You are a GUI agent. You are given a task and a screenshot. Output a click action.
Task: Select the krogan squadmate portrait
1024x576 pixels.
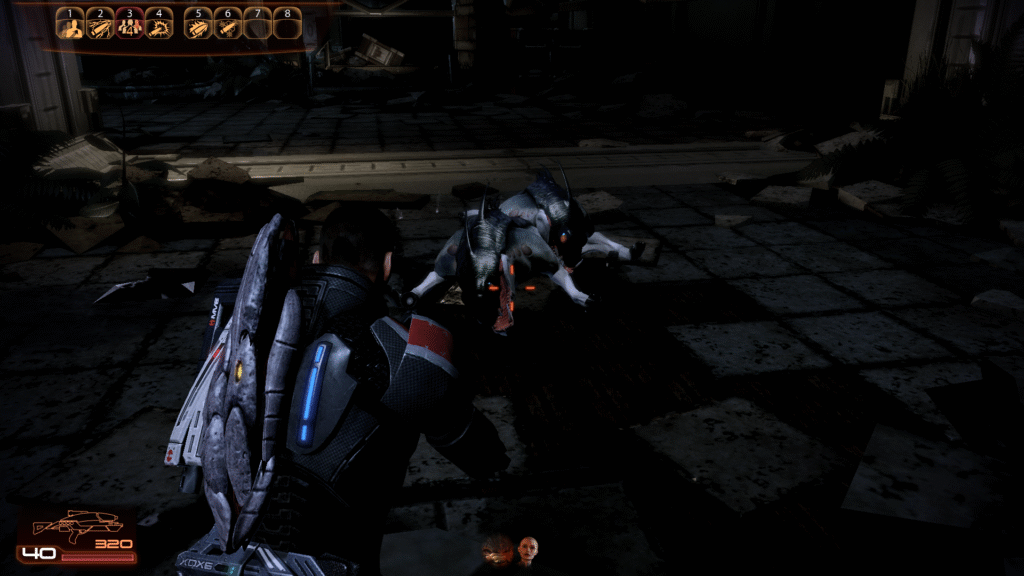coord(498,549)
